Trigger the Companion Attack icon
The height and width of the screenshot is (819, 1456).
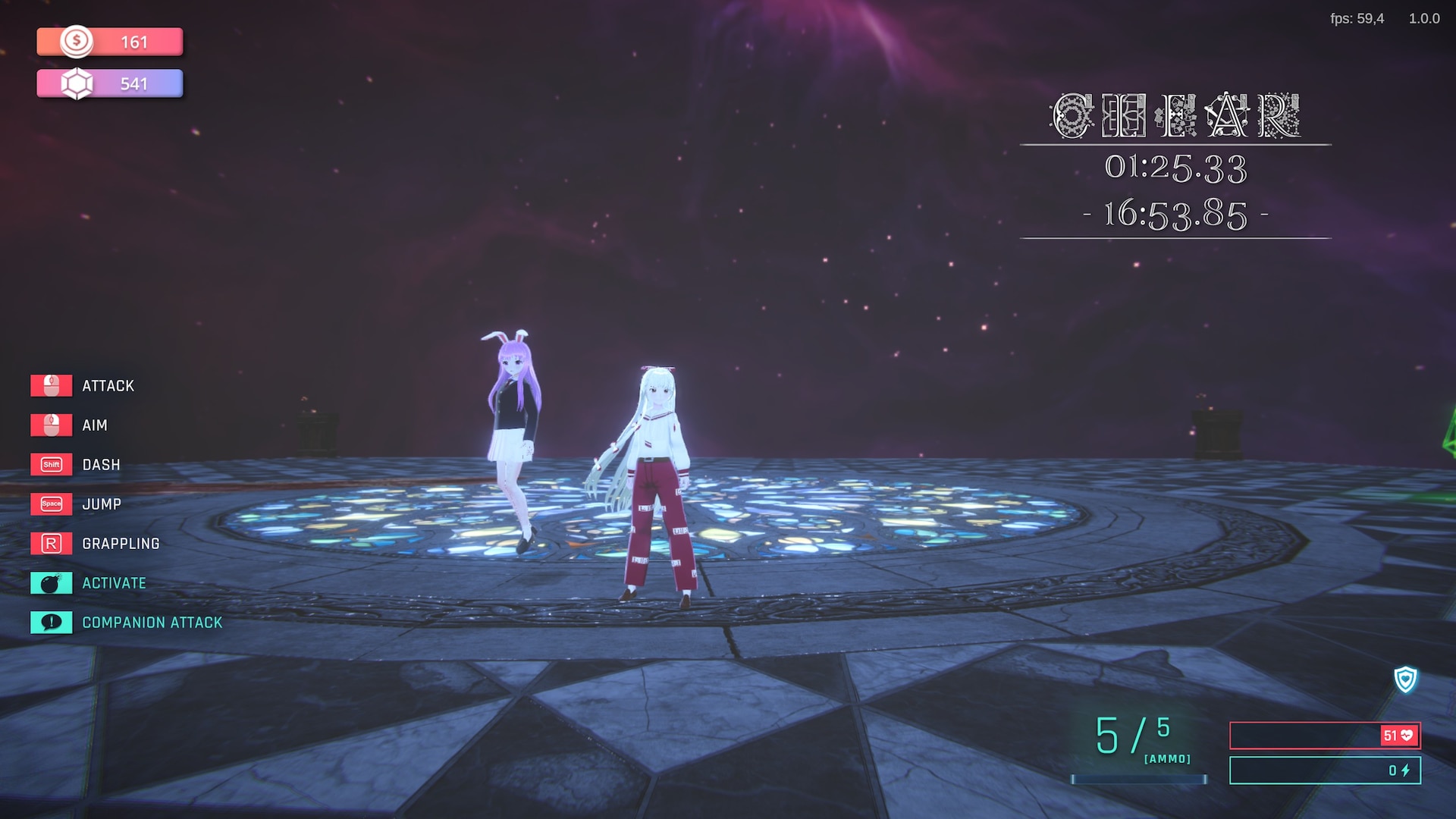click(x=51, y=623)
